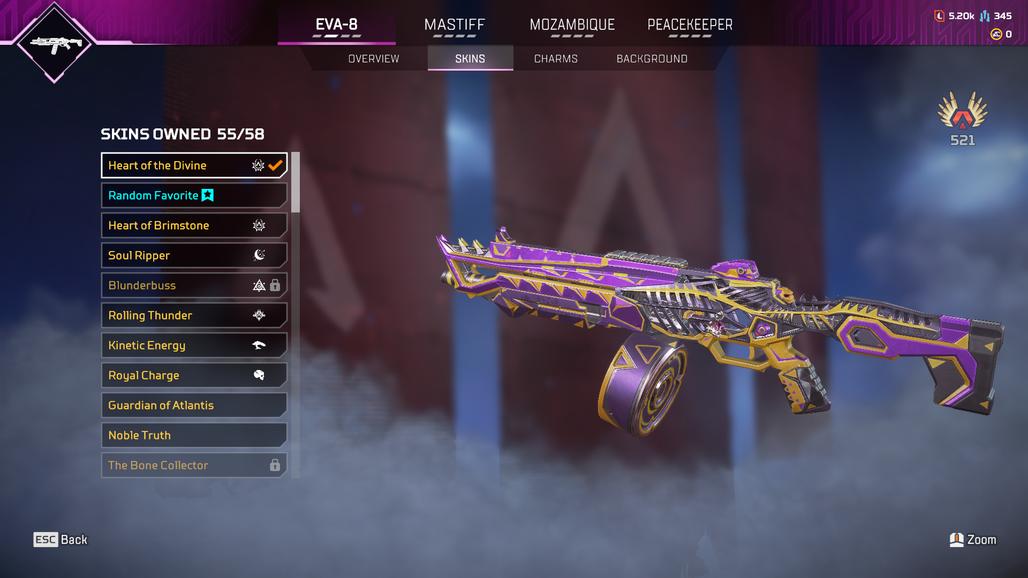Open the Peacekeeper weapon tab
This screenshot has height=578, width=1028.
pos(690,25)
